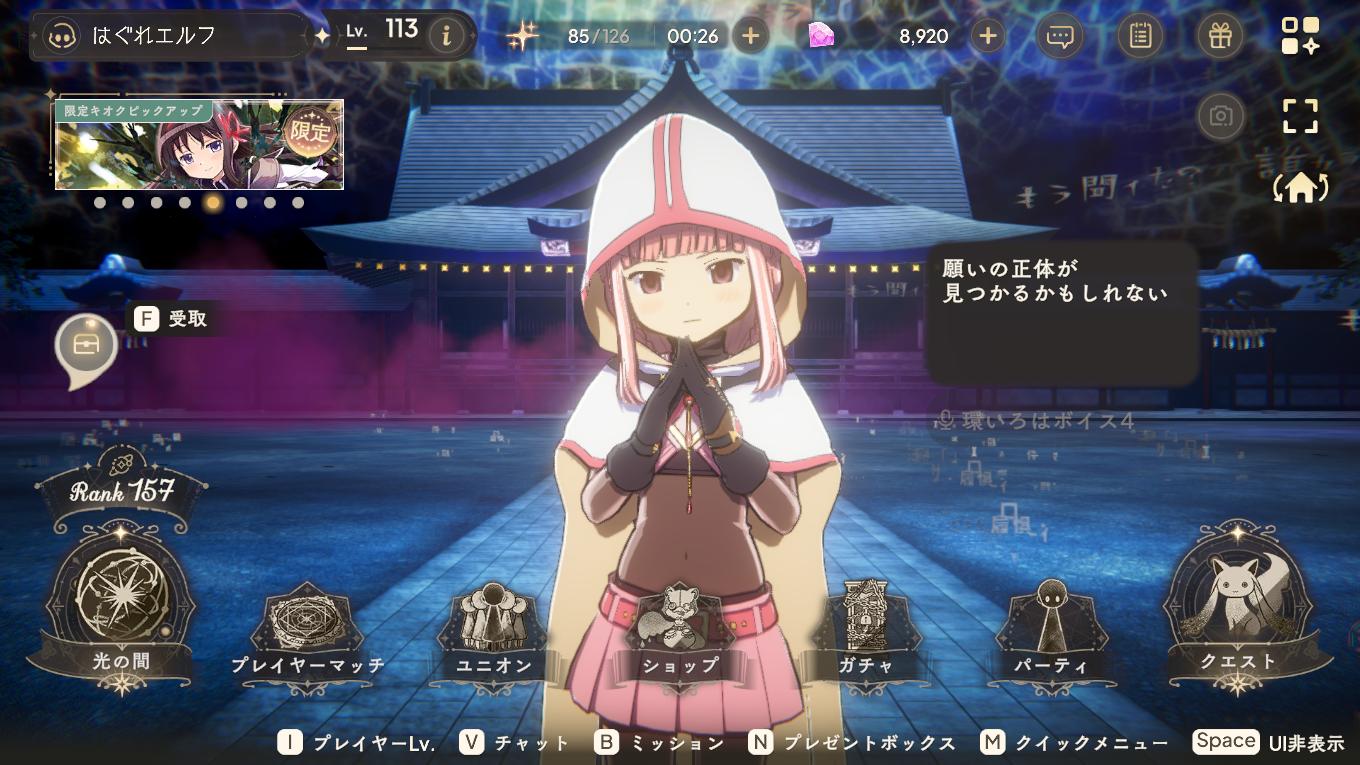
Task: Open player level info icon
Action: (x=446, y=36)
